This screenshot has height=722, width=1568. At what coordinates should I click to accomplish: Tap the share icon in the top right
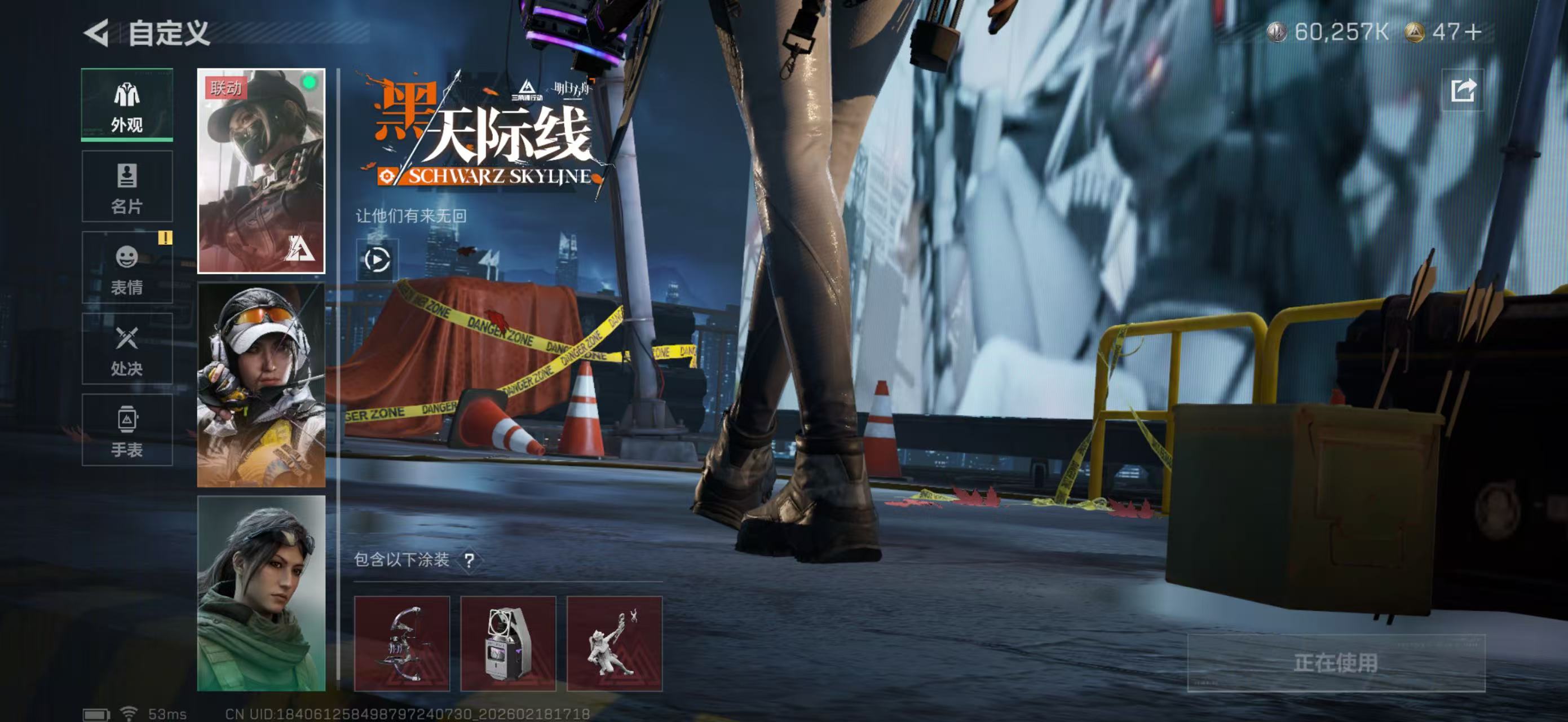(1463, 90)
